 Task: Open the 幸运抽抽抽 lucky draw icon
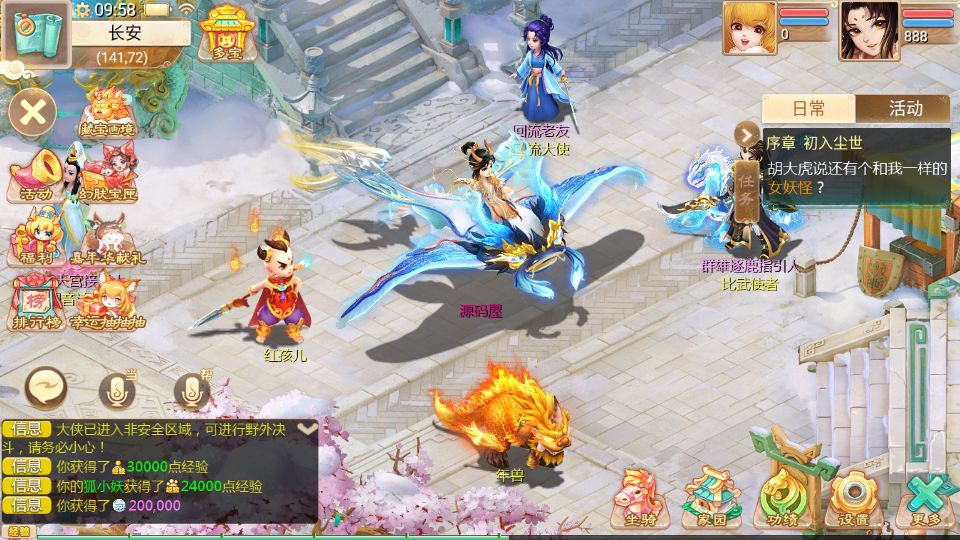(108, 303)
